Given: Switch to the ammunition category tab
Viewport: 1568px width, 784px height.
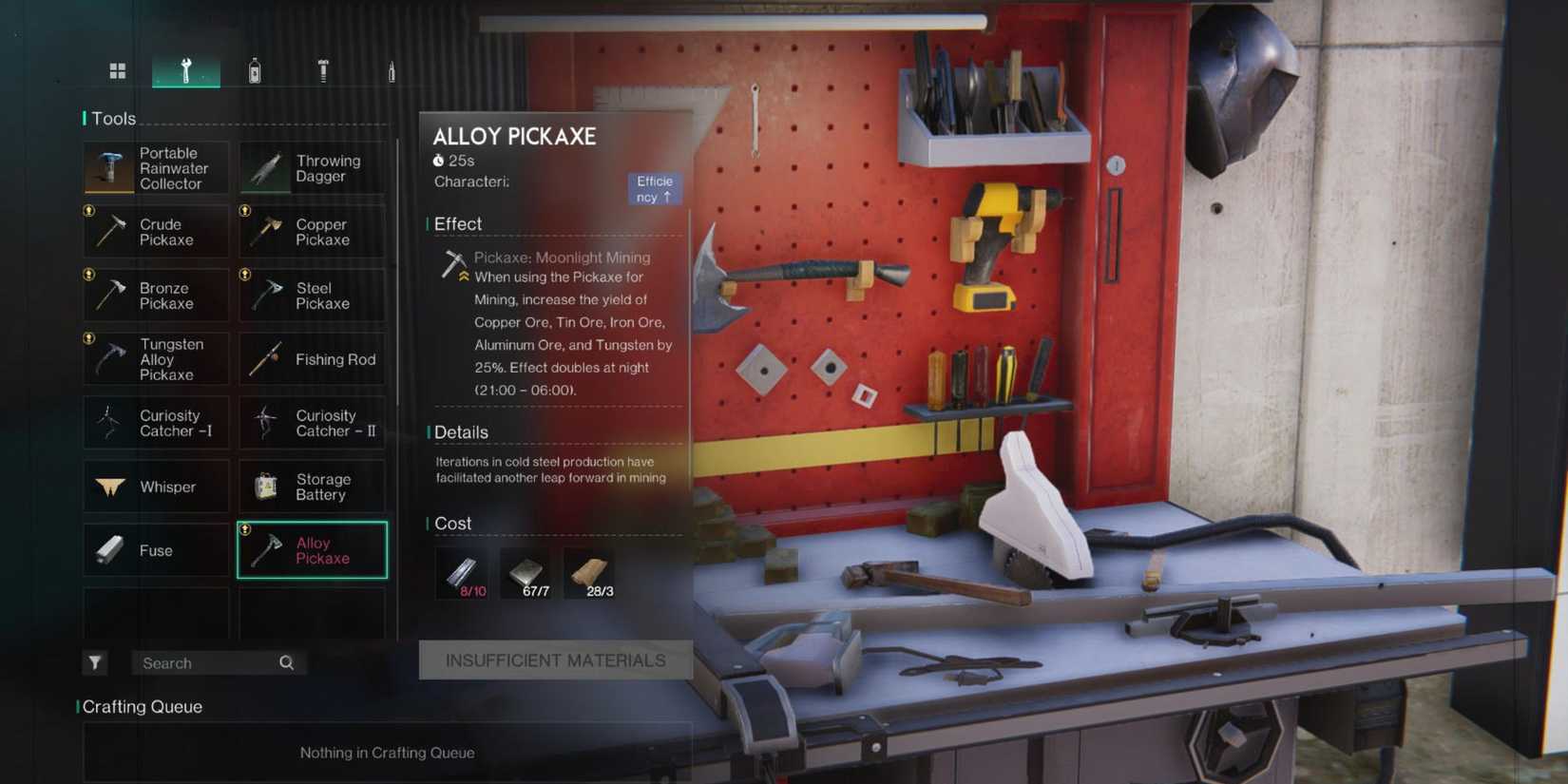Looking at the screenshot, I should click(392, 69).
